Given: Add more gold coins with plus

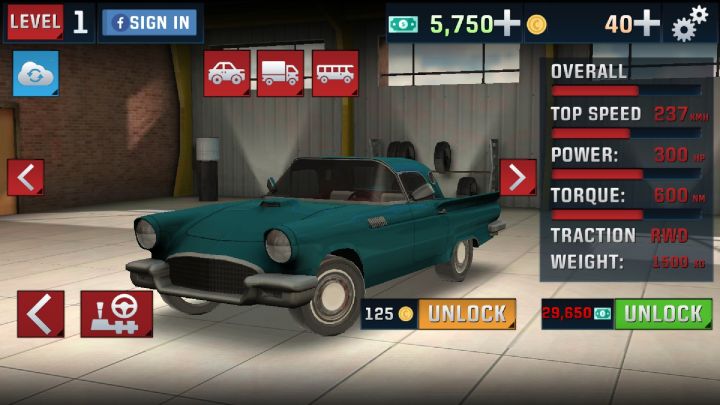Looking at the screenshot, I should pos(647,23).
